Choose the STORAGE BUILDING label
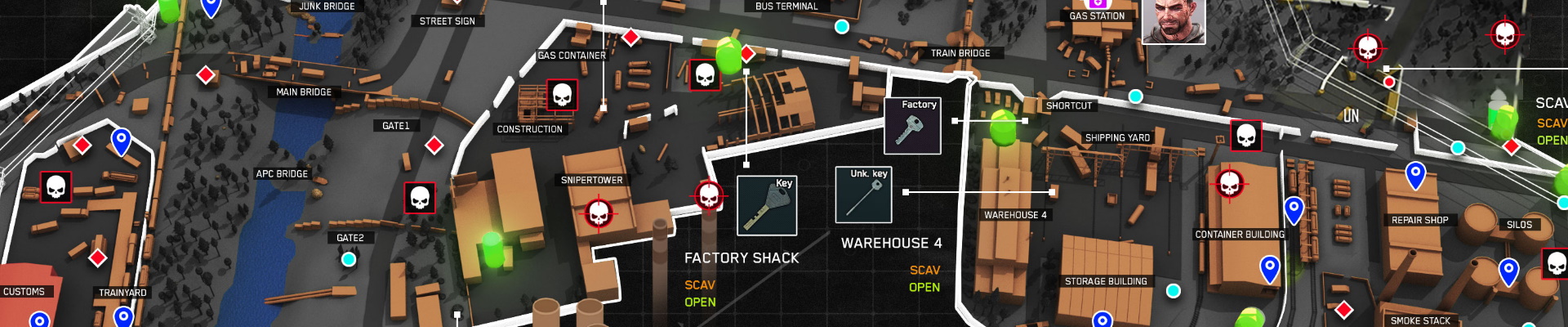The height and width of the screenshot is (327, 1568). pyautogui.click(x=1106, y=281)
